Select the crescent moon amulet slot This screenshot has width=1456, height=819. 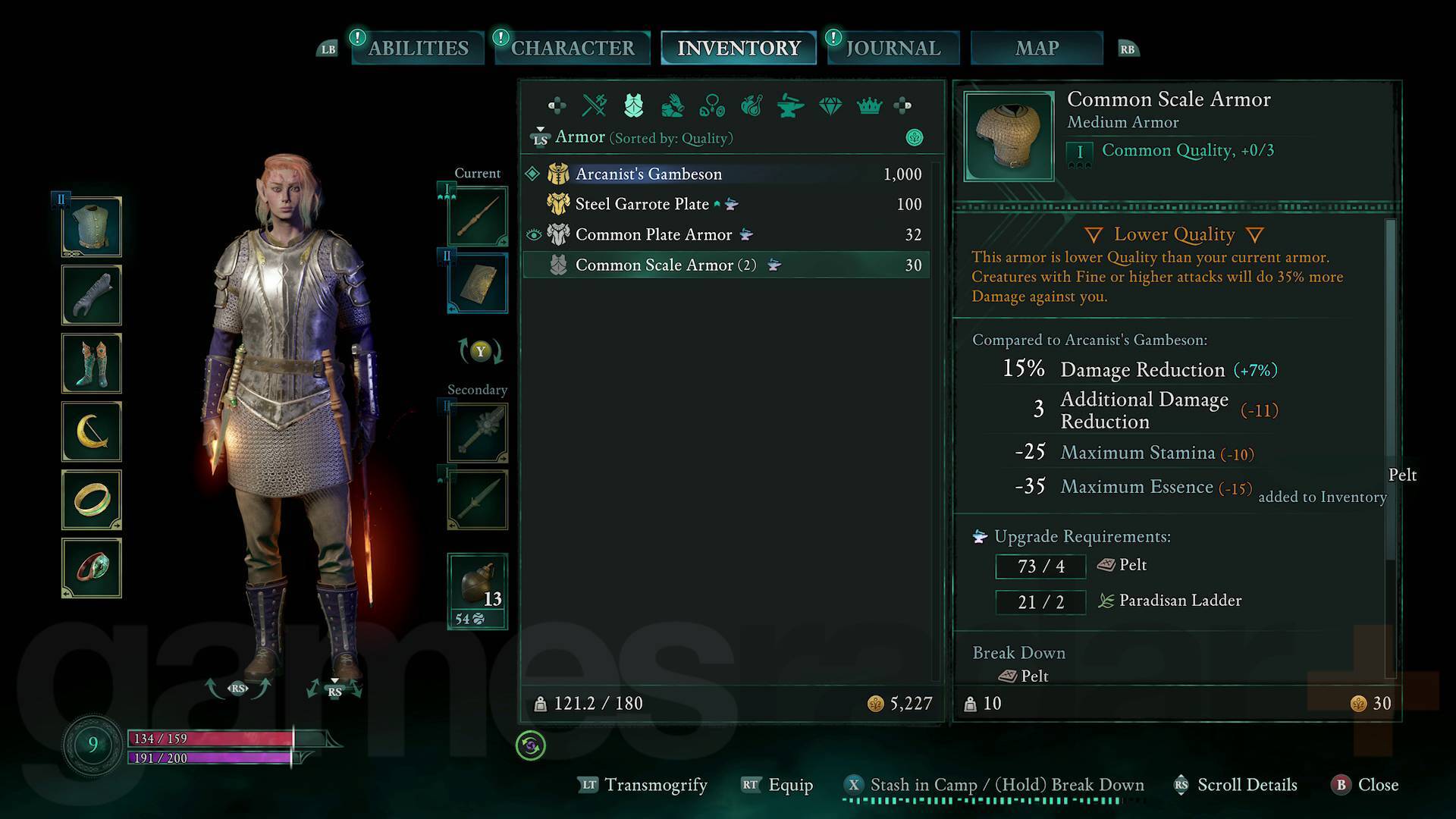92,431
